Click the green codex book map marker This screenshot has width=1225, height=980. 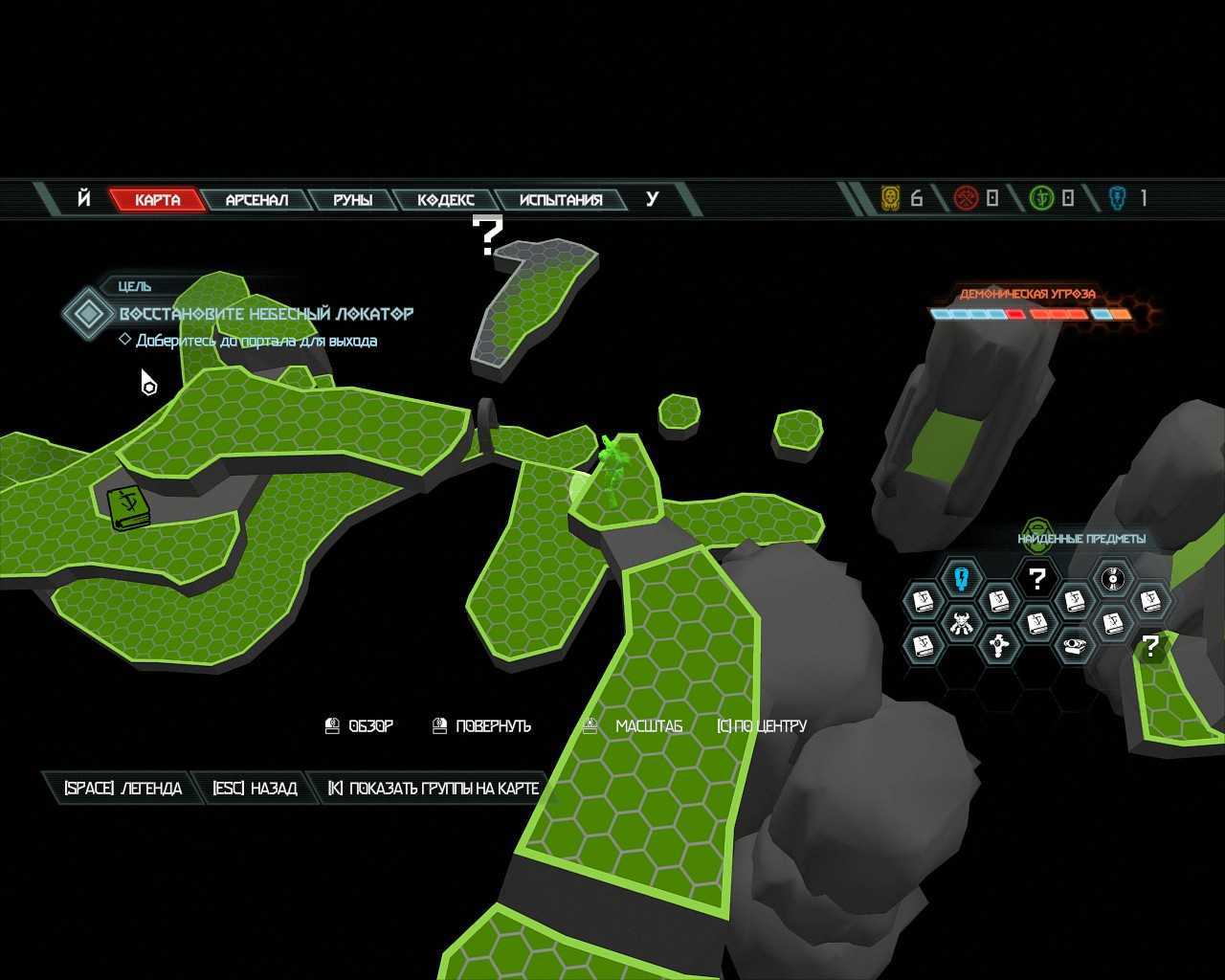tap(126, 506)
